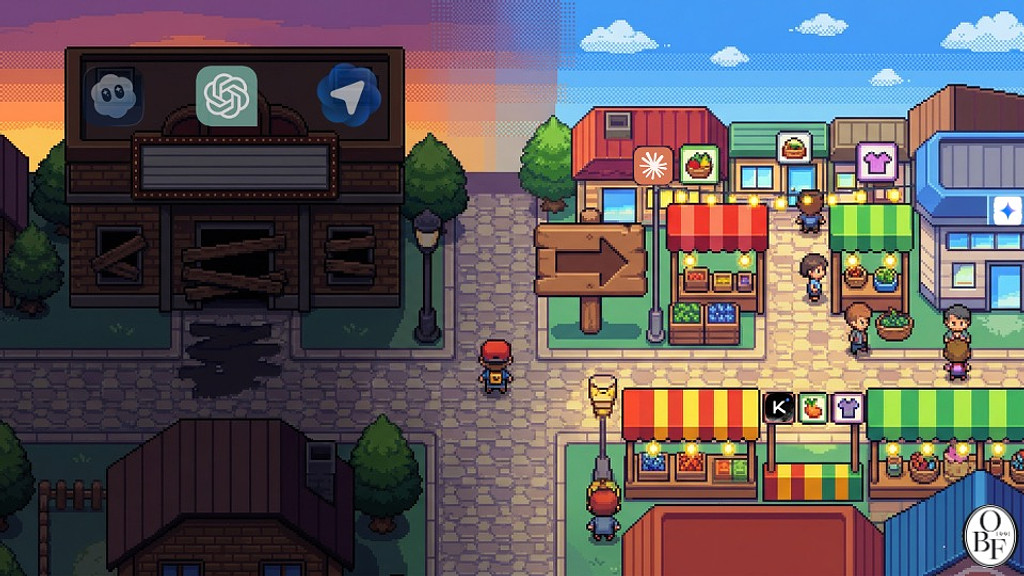Viewport: 1024px width, 576px height.
Task: Open the black K app icon
Action: (x=779, y=407)
